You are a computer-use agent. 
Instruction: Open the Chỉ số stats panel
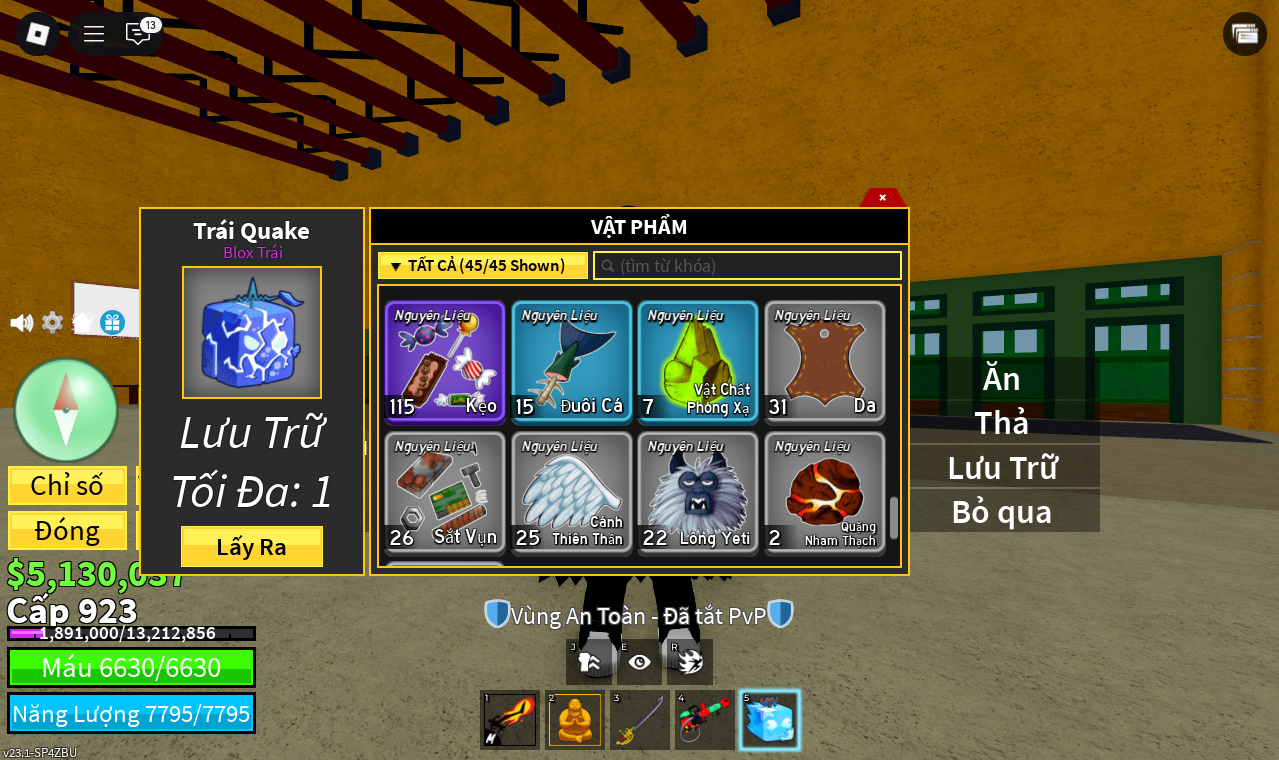click(67, 486)
